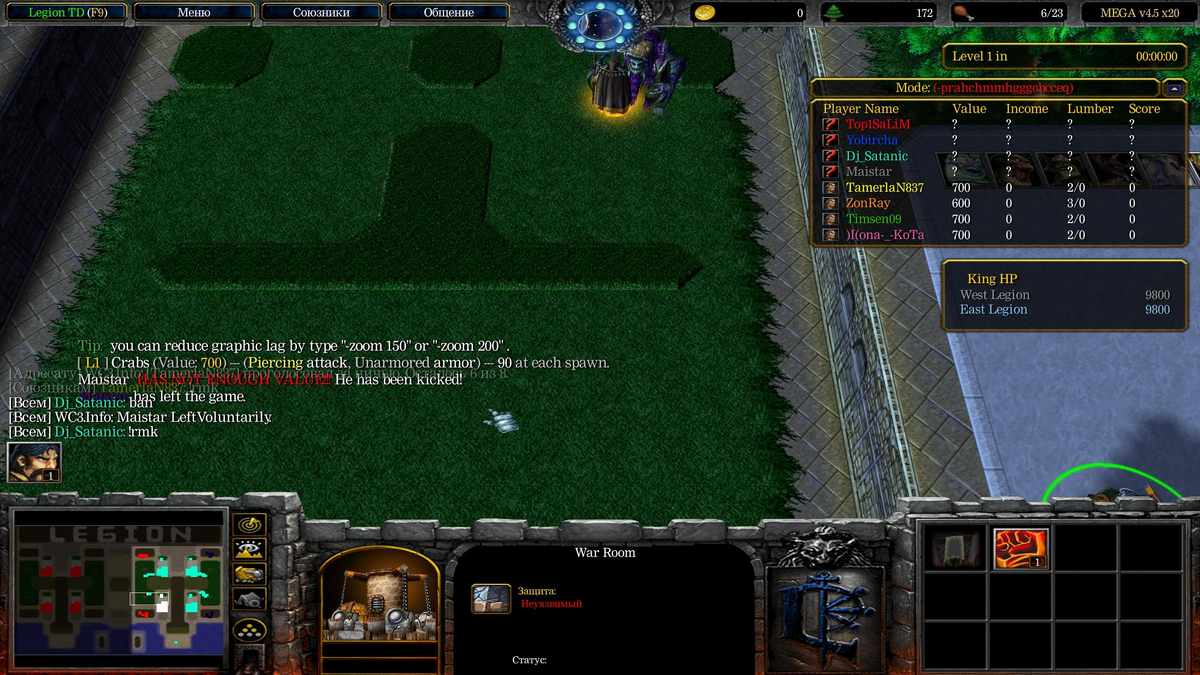This screenshot has height=675, width=1200.
Task: Open the formation toggle button
Action: point(248,629)
